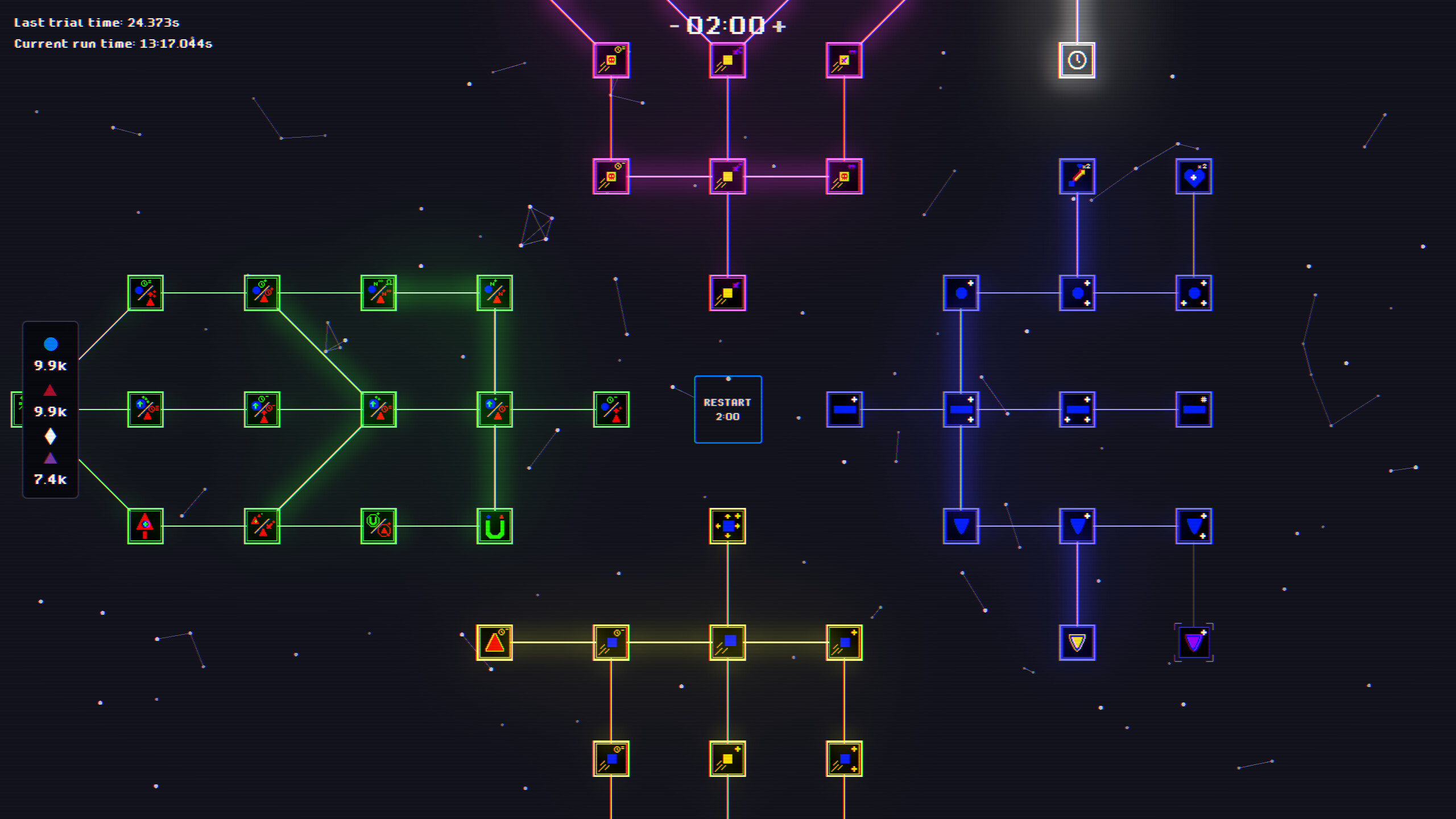Click the yellow shield upgrade node
This screenshot has width=1456, height=819.
point(1078,642)
